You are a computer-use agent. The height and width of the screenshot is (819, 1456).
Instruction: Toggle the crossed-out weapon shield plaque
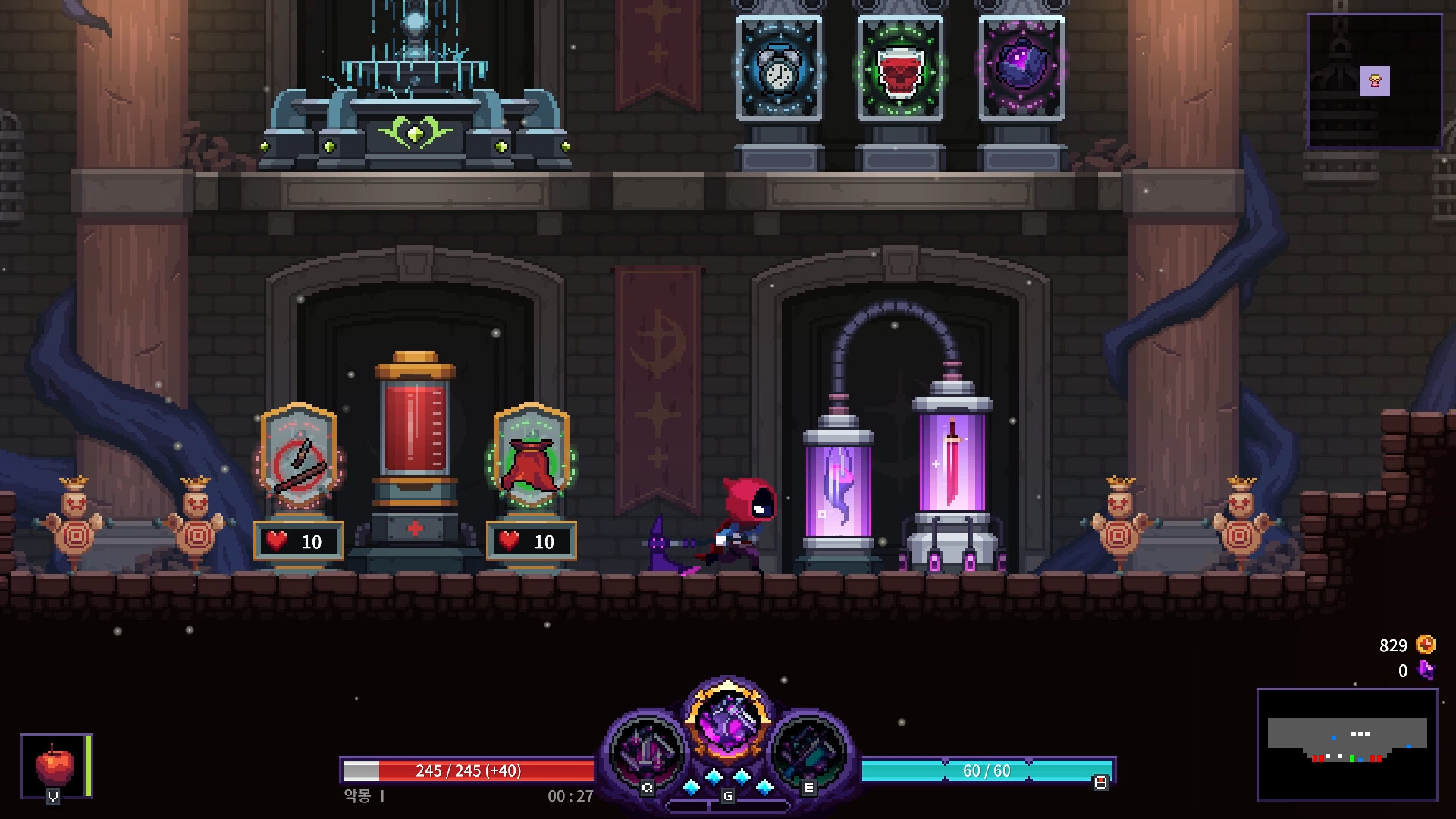298,463
